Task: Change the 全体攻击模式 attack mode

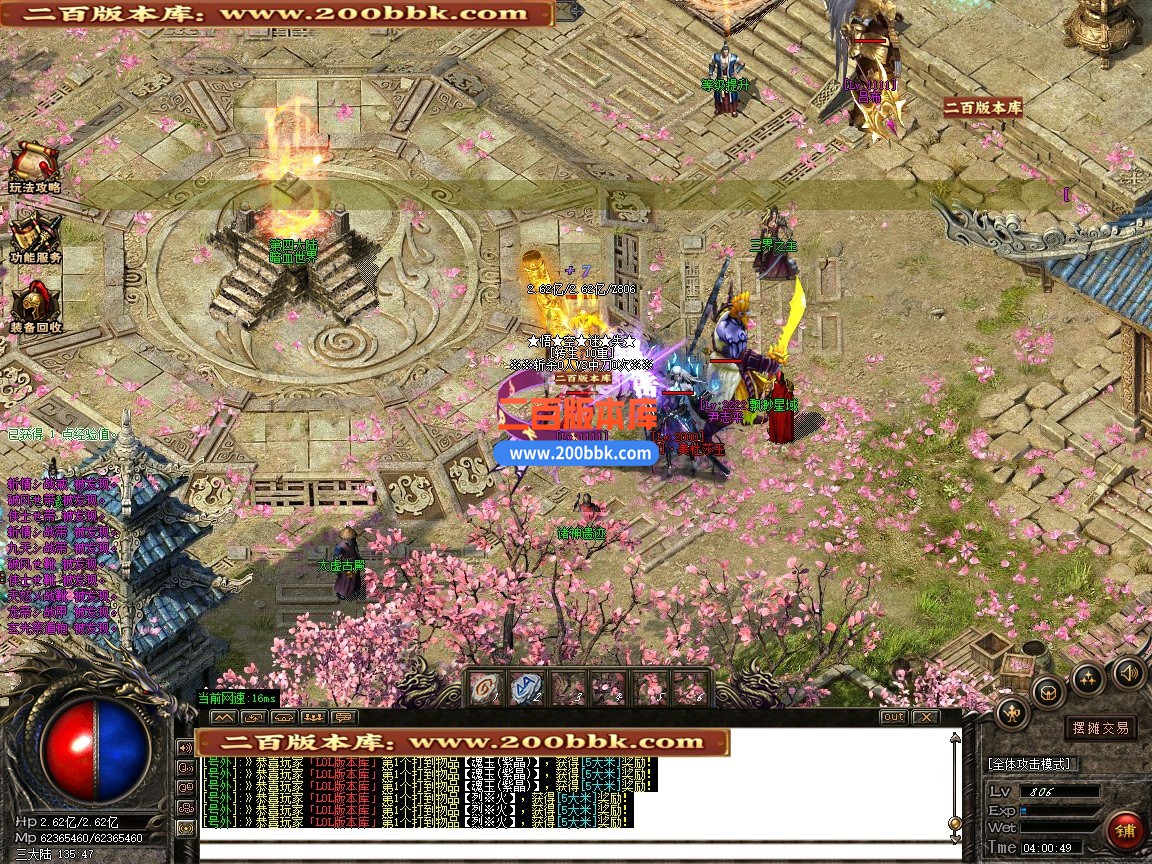Action: pyautogui.click(x=1031, y=764)
